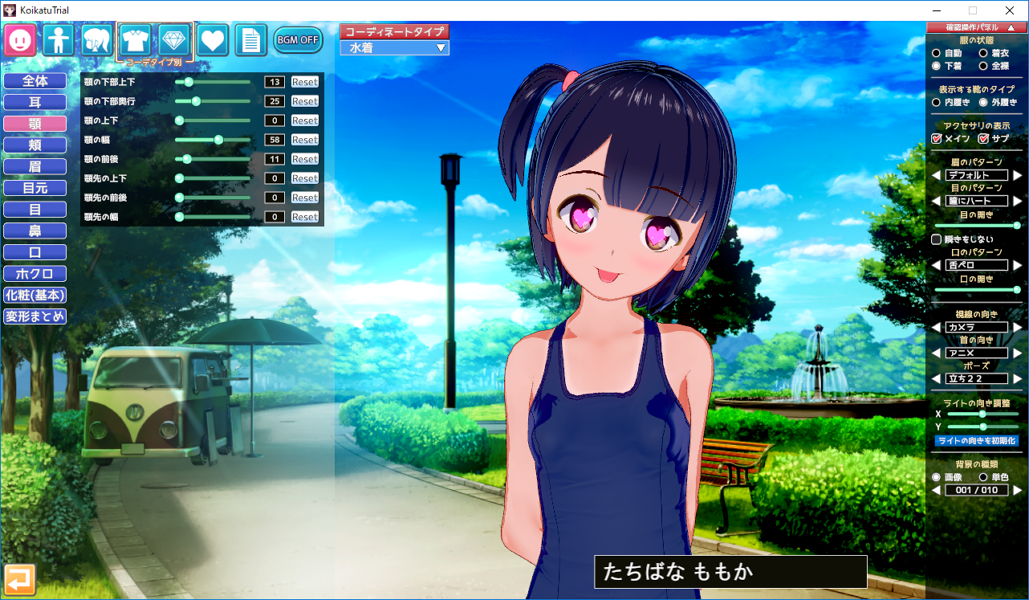Image resolution: width=1029 pixels, height=600 pixels.
Task: Switch to the hair customization tab
Action: point(97,40)
